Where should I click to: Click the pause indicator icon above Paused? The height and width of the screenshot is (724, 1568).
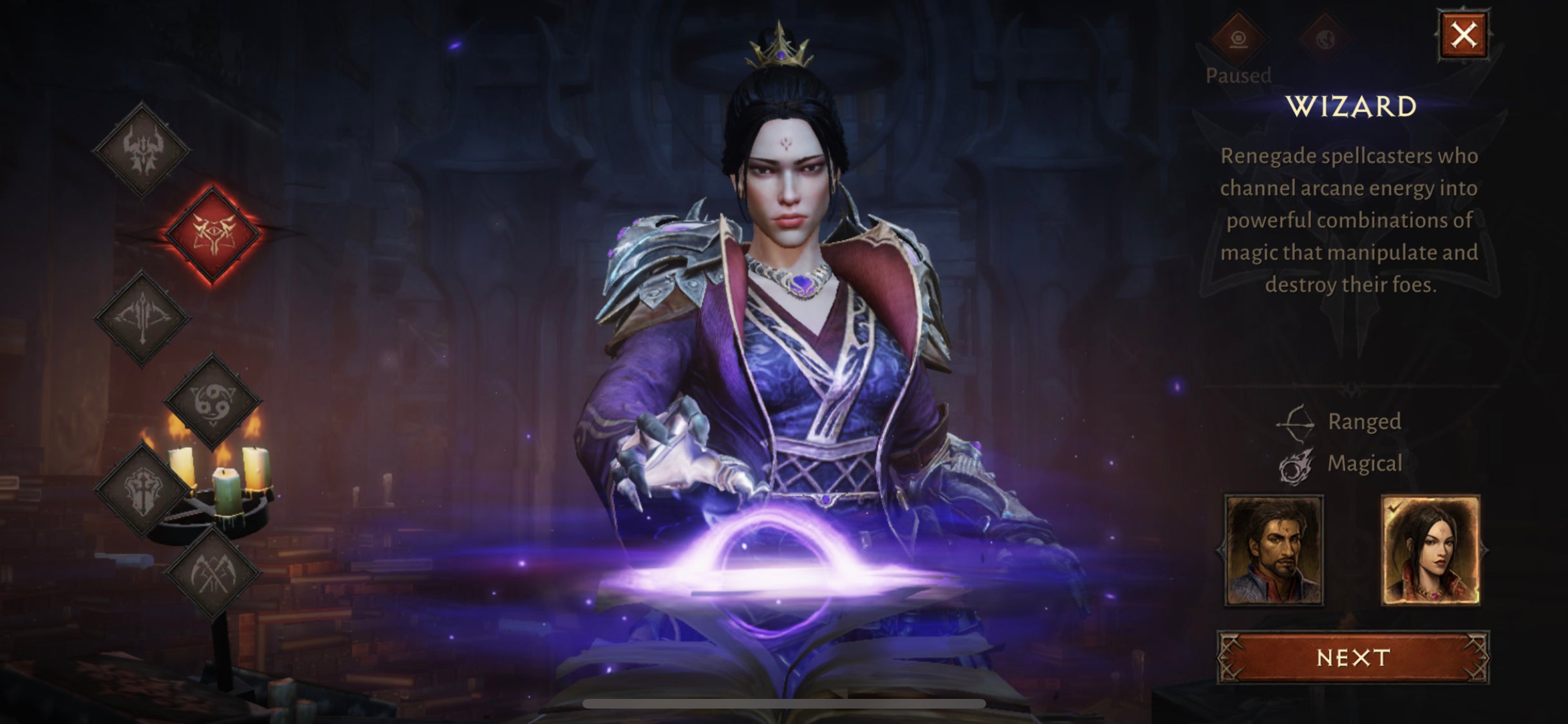1237,40
